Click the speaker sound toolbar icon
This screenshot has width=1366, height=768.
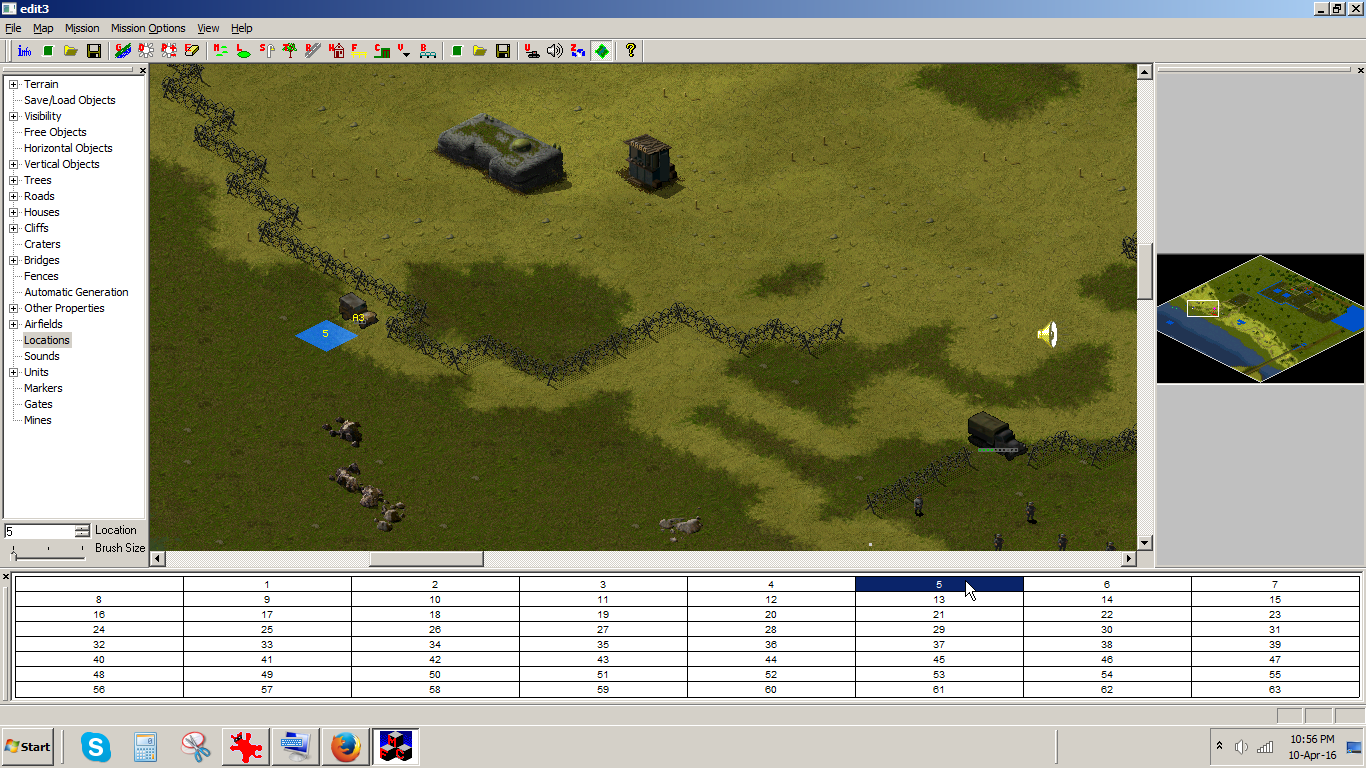pos(556,51)
